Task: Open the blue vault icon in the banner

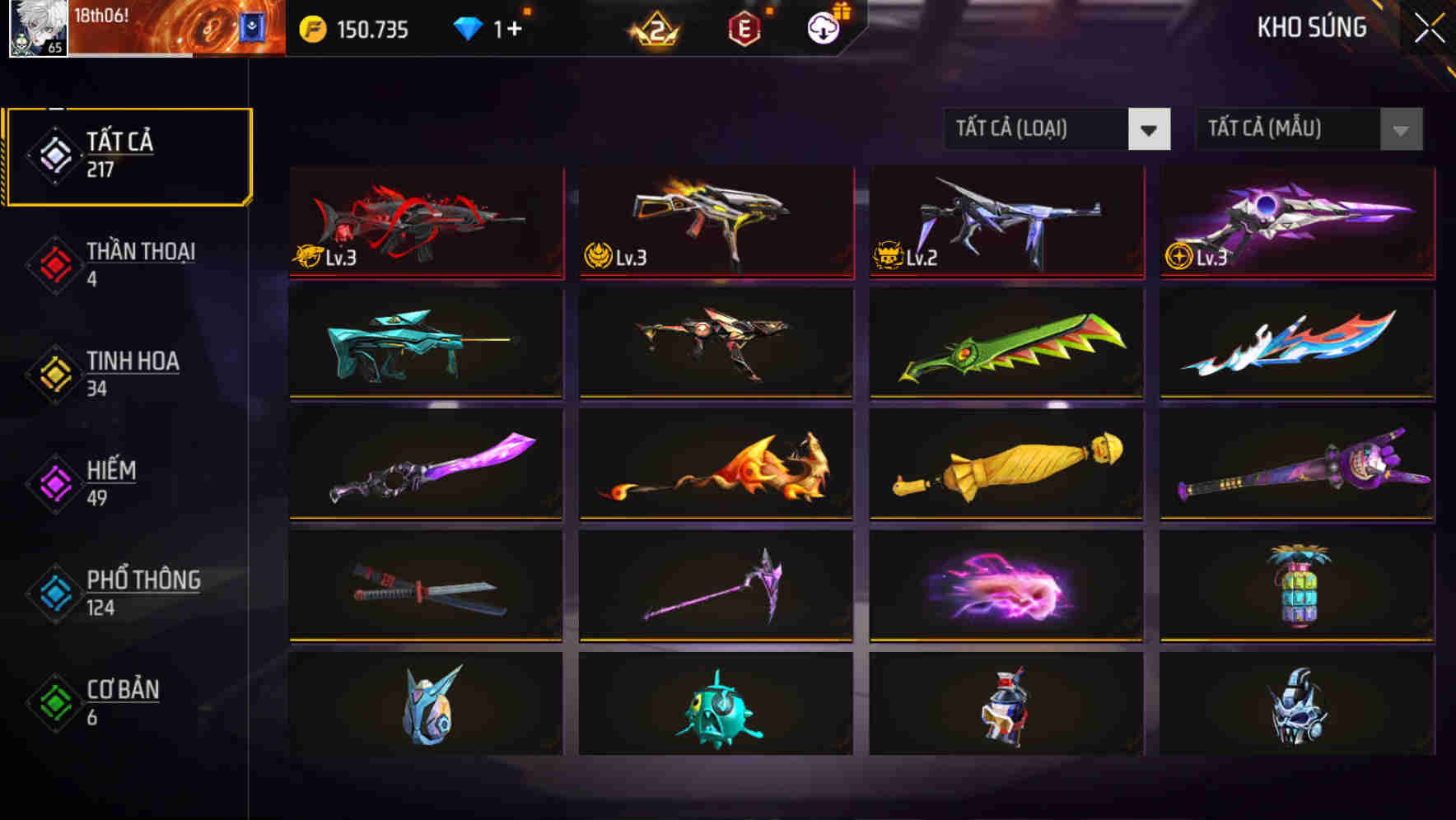Action: 247,26
